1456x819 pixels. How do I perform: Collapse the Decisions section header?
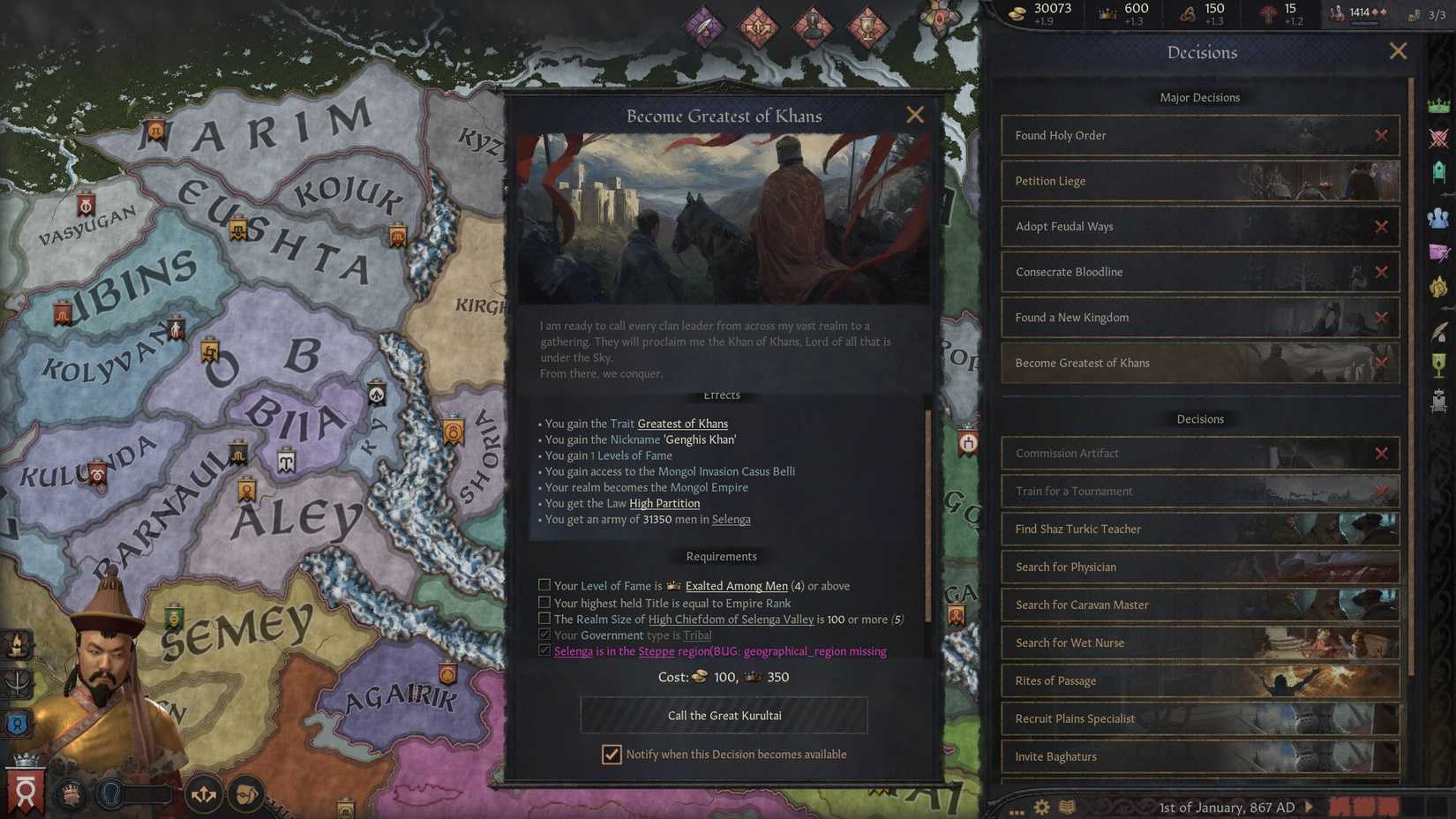click(x=1199, y=419)
